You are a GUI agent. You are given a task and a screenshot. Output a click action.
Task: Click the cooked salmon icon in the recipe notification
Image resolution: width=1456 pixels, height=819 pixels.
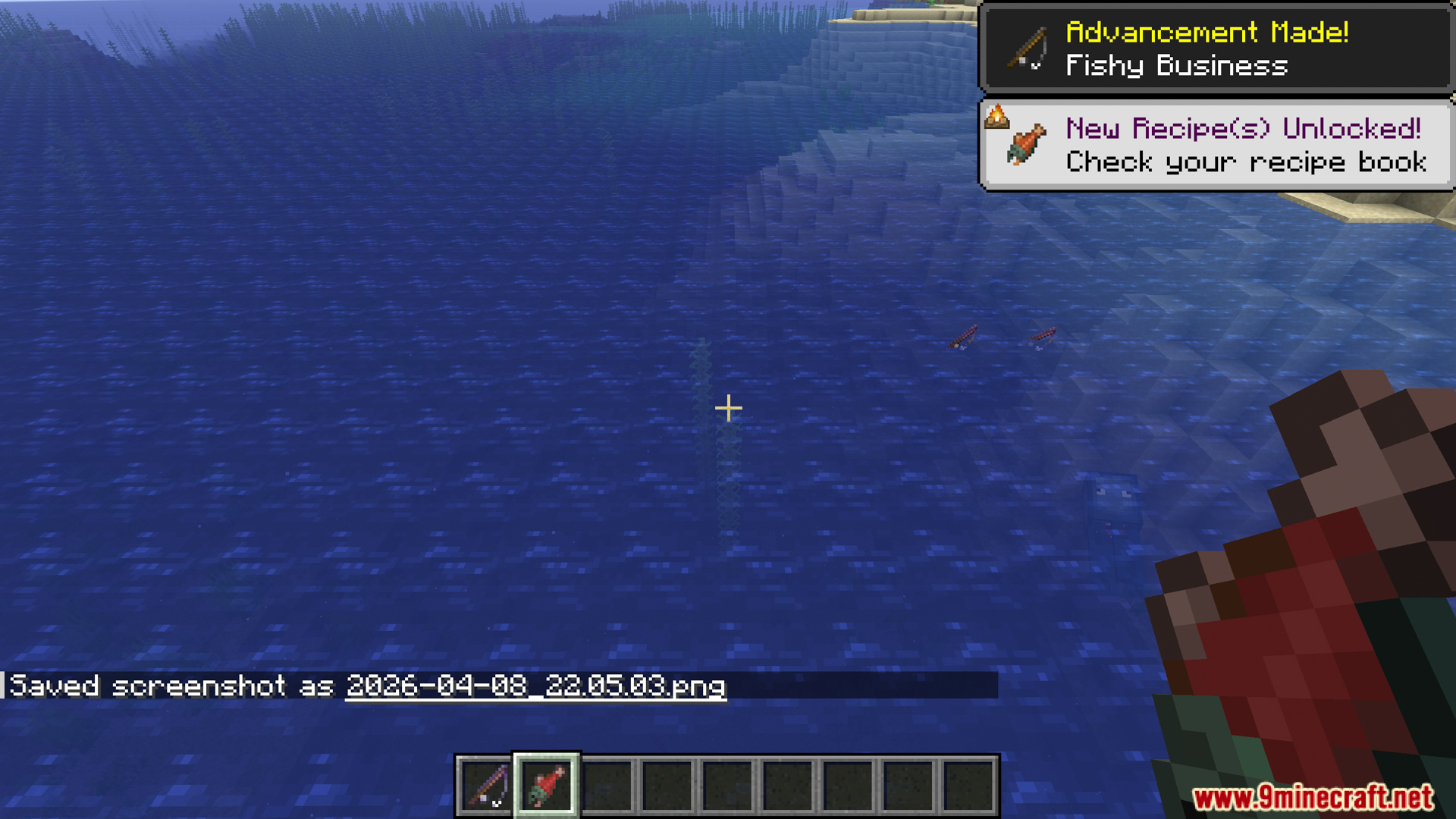(x=1024, y=146)
